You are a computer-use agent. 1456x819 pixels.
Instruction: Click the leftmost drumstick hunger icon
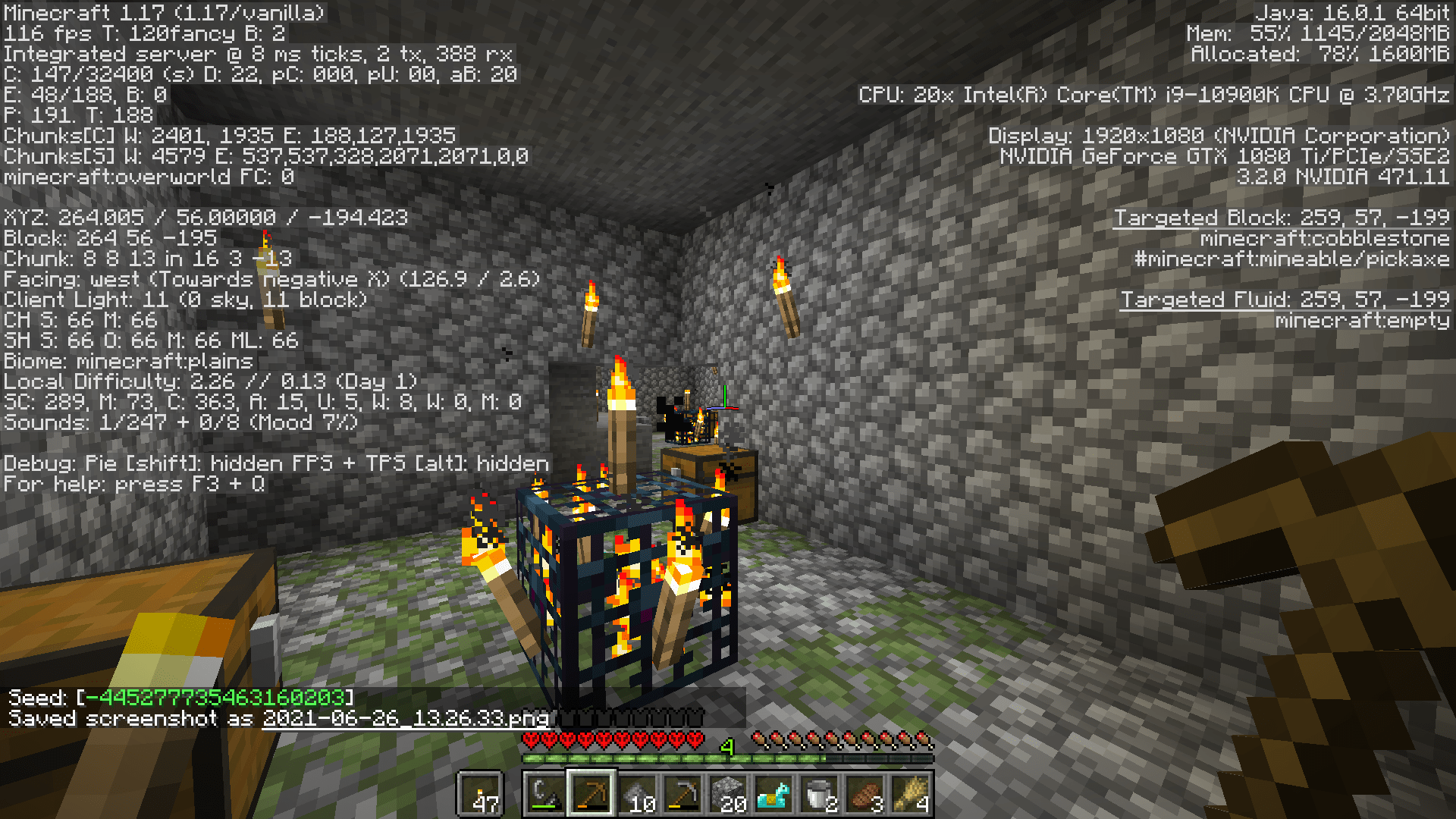point(761,739)
